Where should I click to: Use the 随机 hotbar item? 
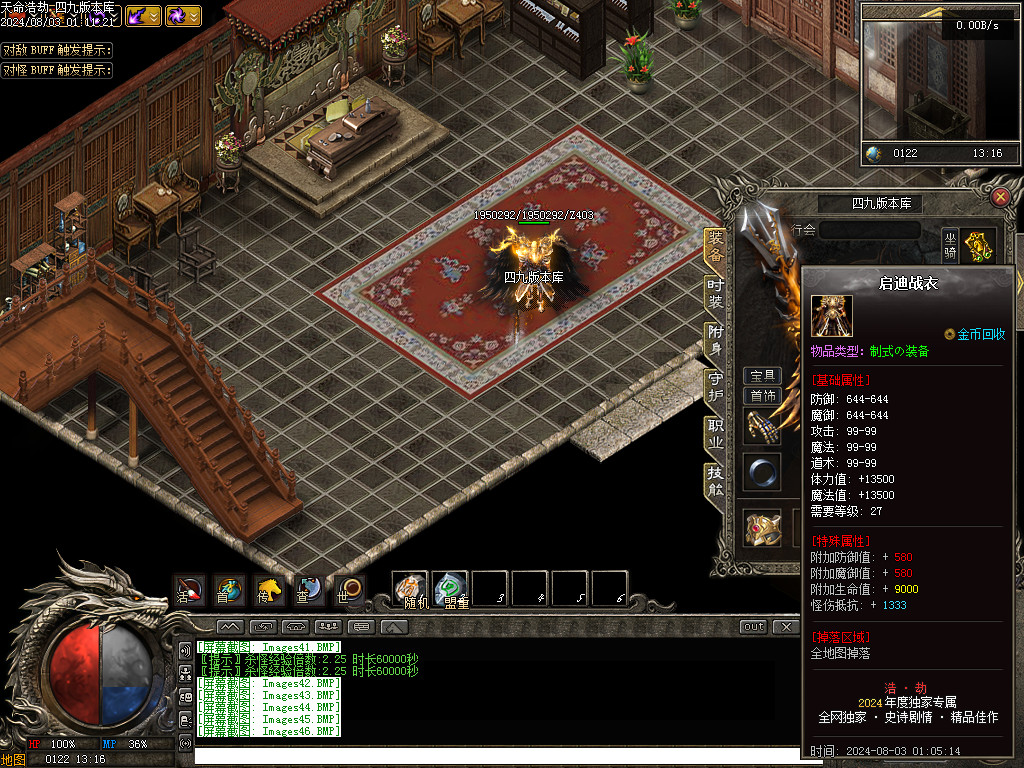(x=410, y=589)
